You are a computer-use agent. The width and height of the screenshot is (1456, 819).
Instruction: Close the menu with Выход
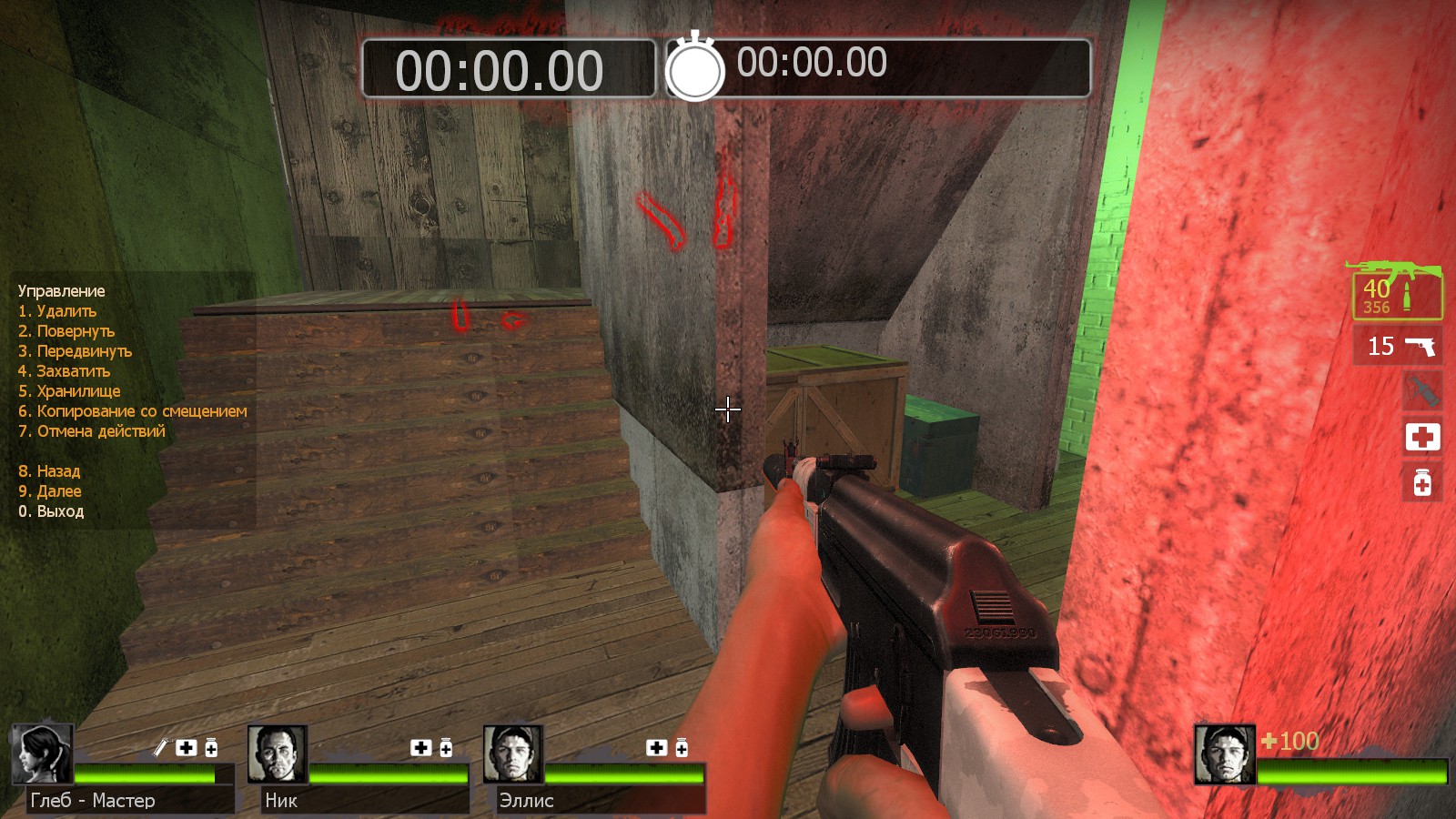[51, 511]
